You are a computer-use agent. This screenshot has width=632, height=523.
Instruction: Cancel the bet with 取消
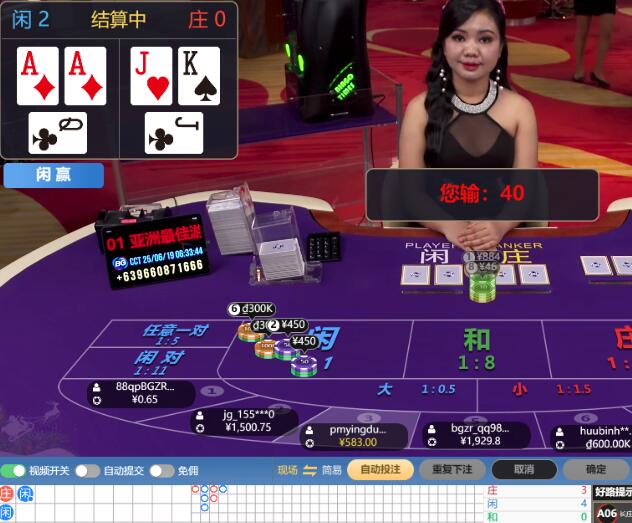[x=524, y=469]
